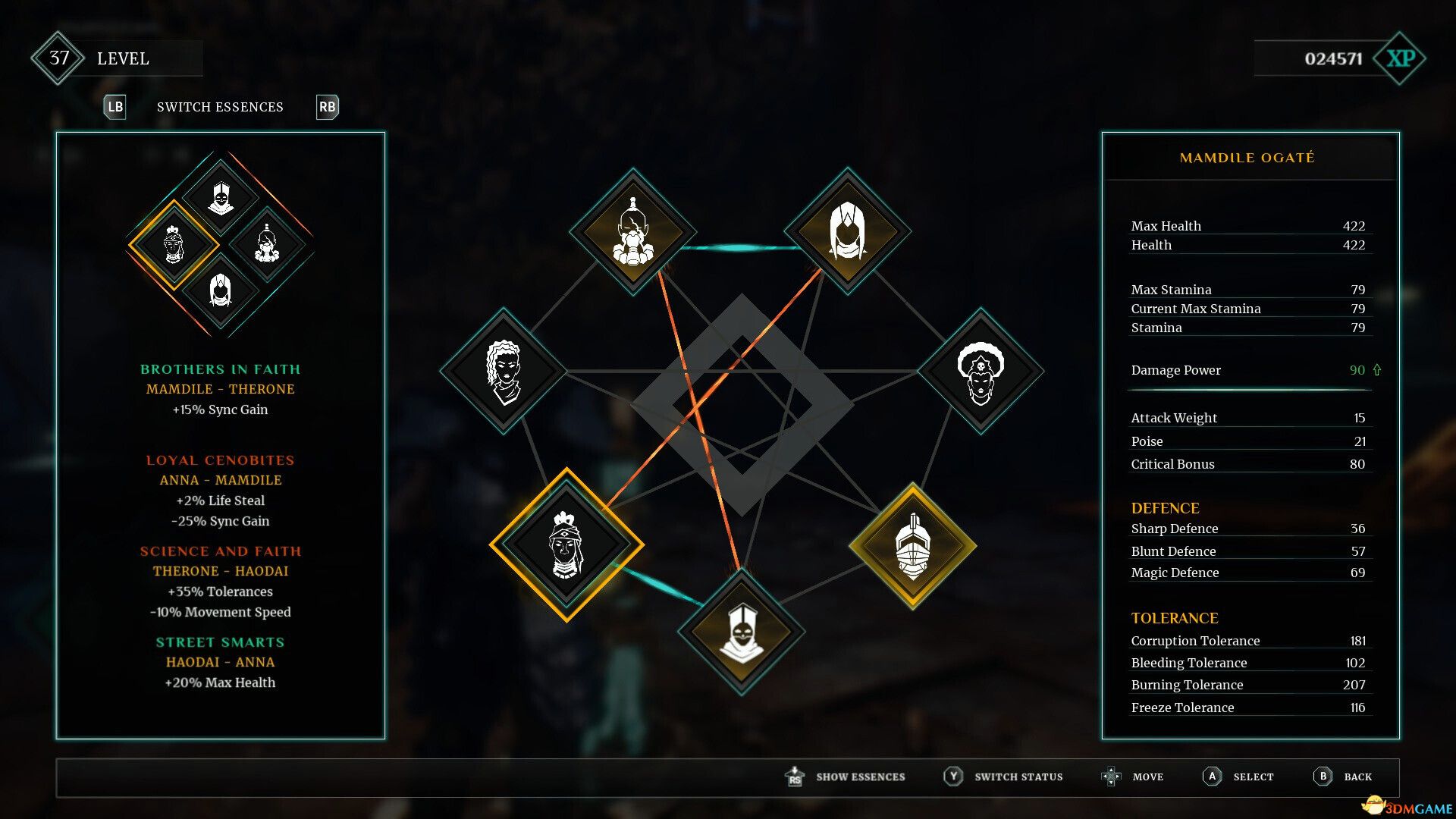
Task: Pick the golden knight helmet essence node
Action: [x=912, y=545]
